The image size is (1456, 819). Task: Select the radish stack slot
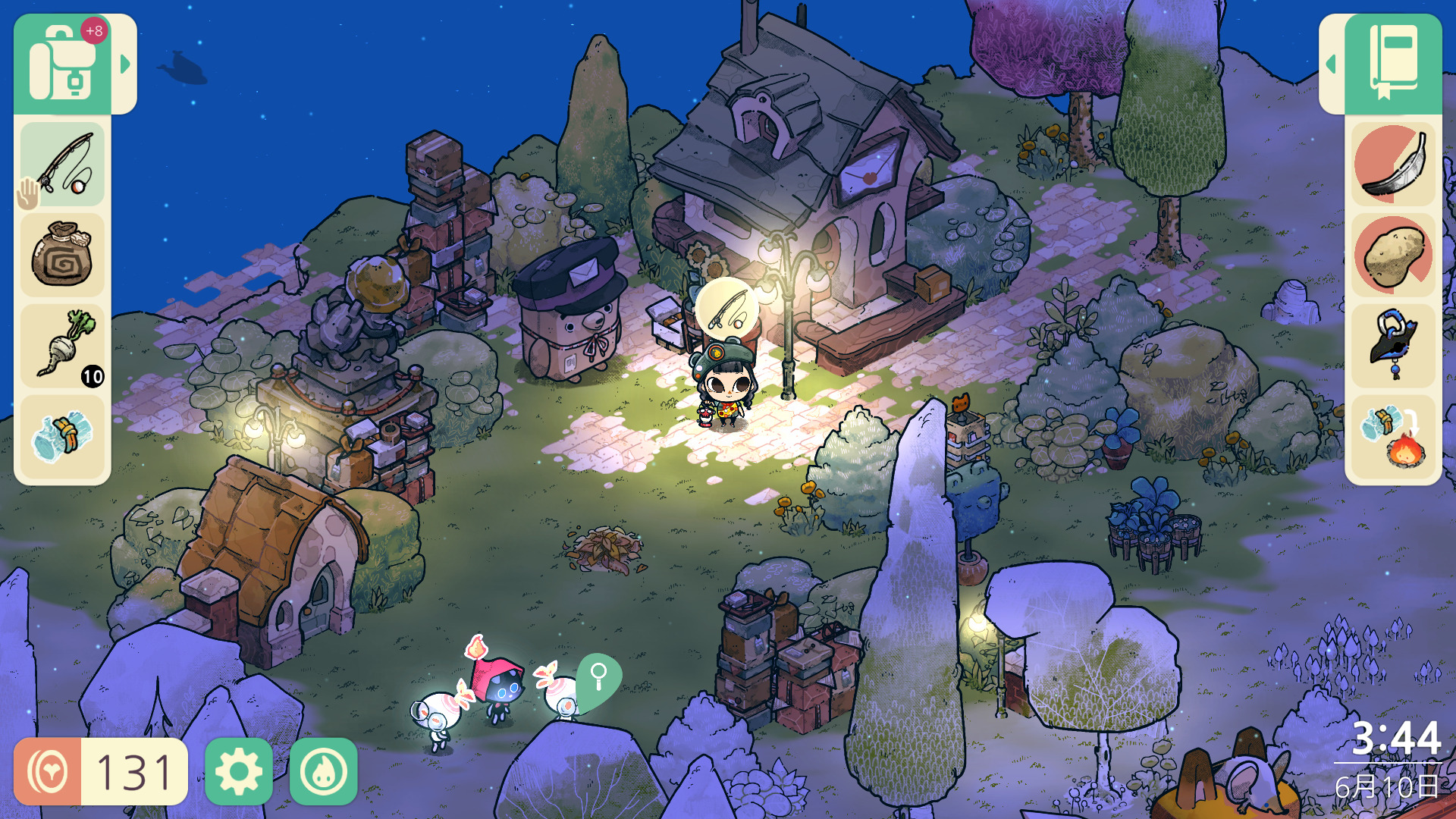tap(62, 346)
